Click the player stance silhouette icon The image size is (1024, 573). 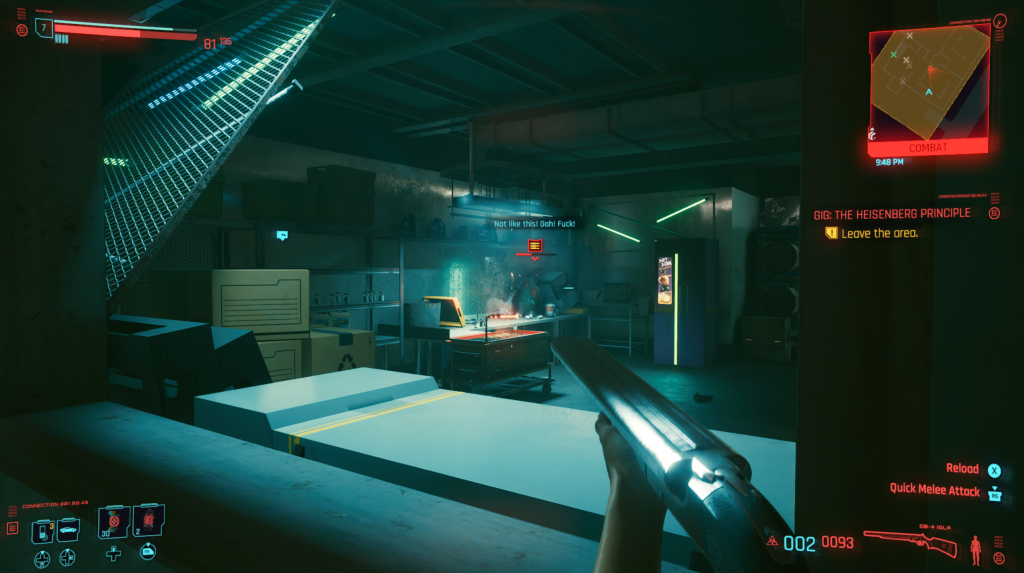click(x=976, y=548)
